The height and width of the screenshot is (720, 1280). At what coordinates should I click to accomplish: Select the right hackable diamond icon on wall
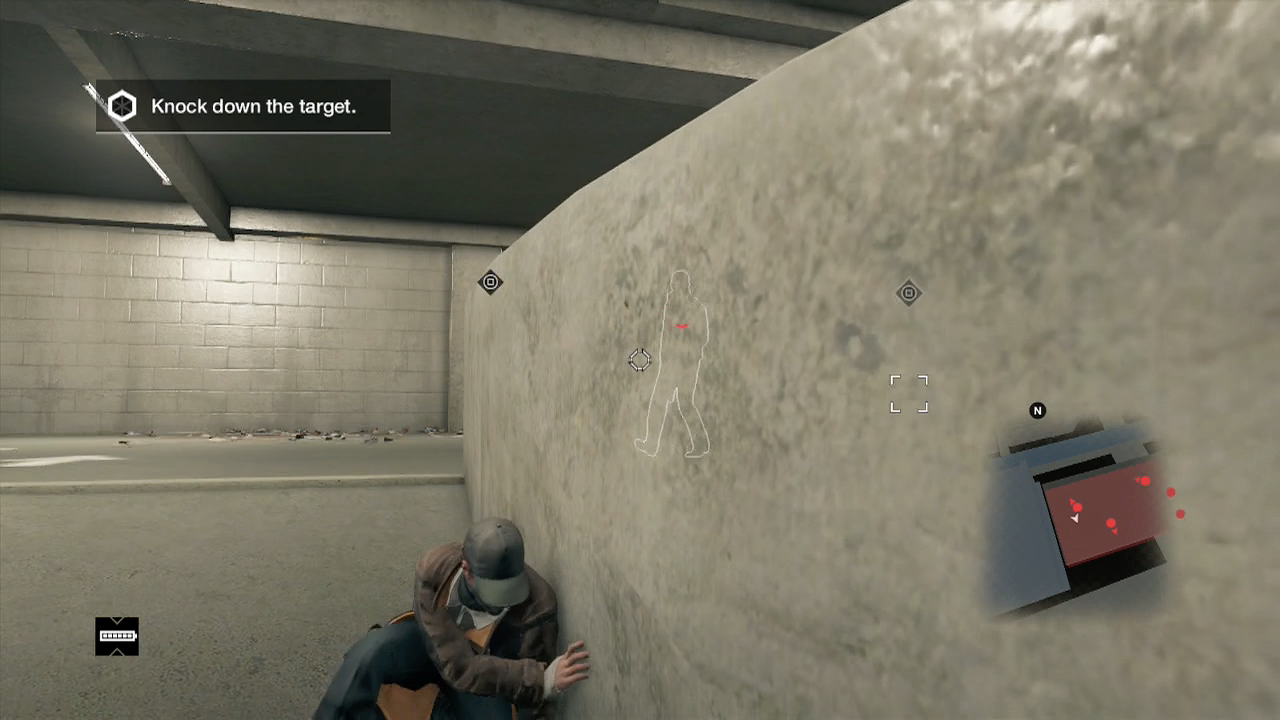(x=908, y=292)
